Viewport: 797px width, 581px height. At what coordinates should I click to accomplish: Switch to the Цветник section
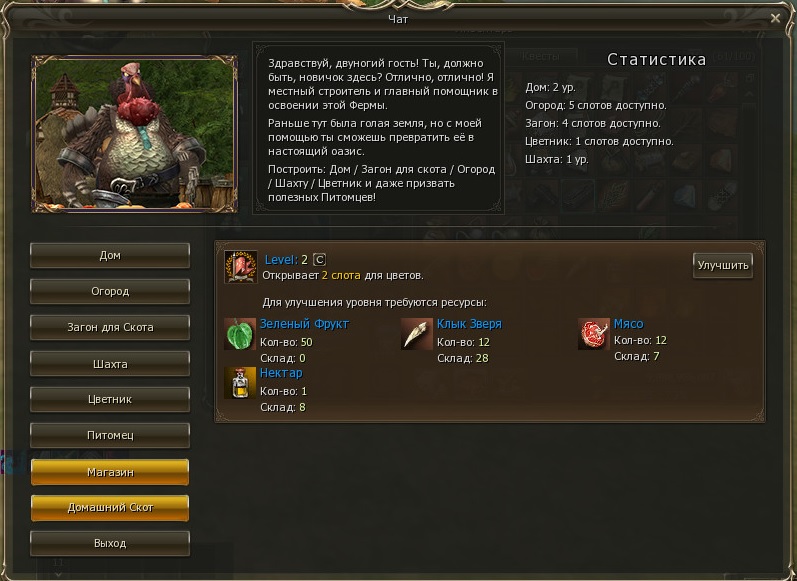[110, 399]
